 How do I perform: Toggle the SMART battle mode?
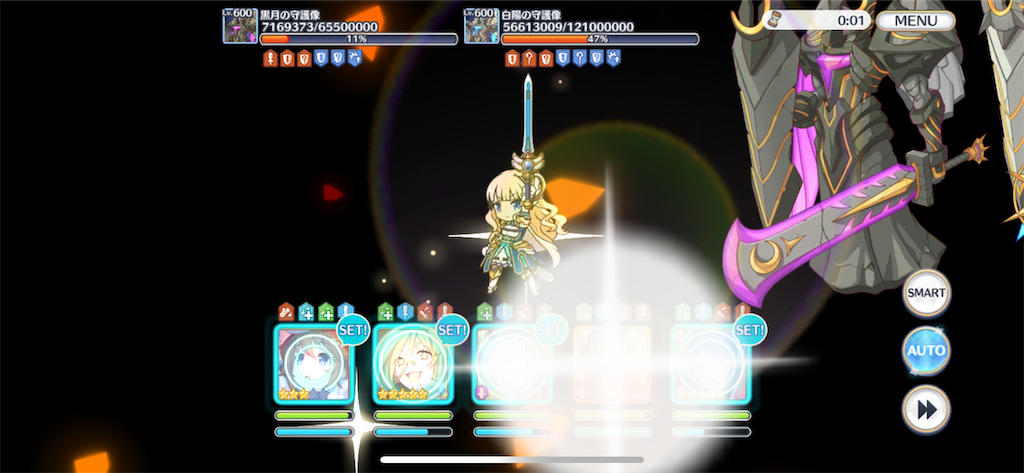(926, 294)
